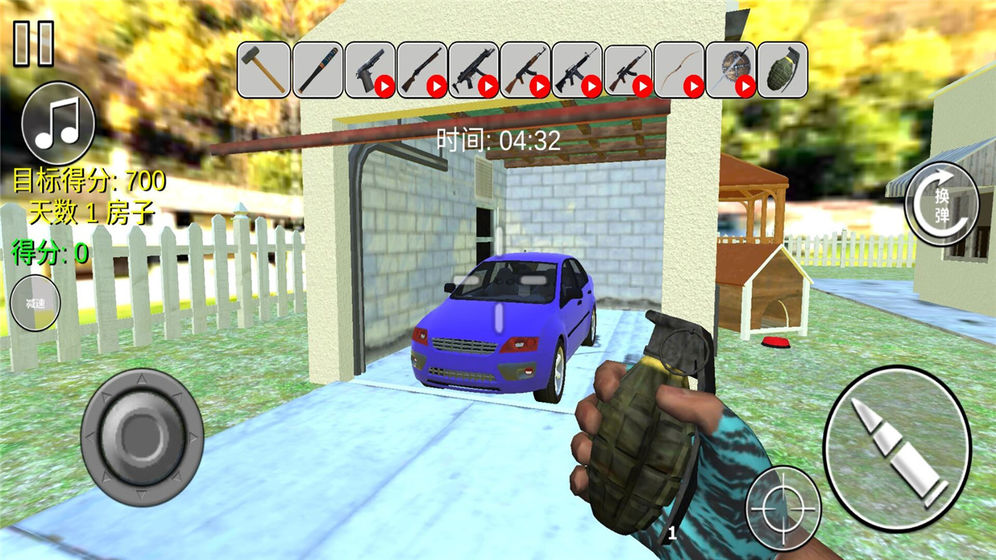This screenshot has width=996, height=560.
Task: Toggle the music note sound button
Action: tap(57, 124)
